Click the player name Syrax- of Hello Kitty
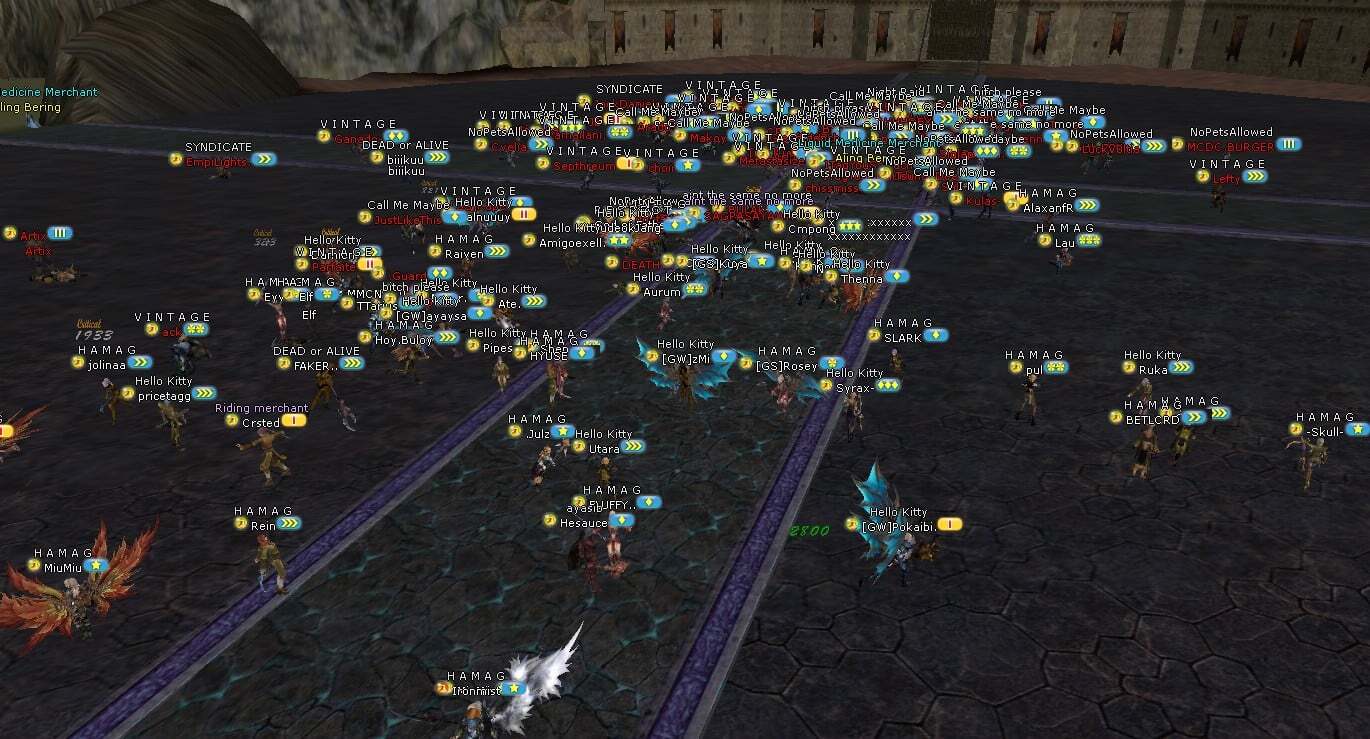The width and height of the screenshot is (1370, 739). click(854, 387)
